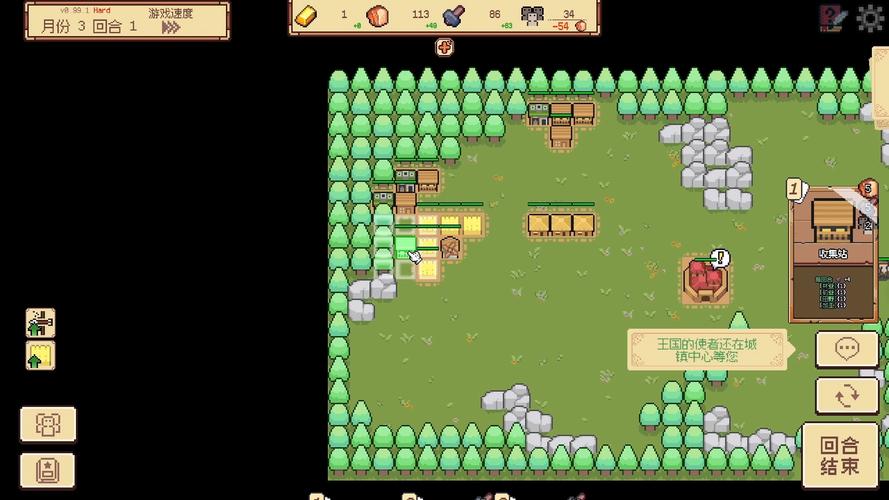
Task: Open the character face frame button
Action: click(x=48, y=425)
